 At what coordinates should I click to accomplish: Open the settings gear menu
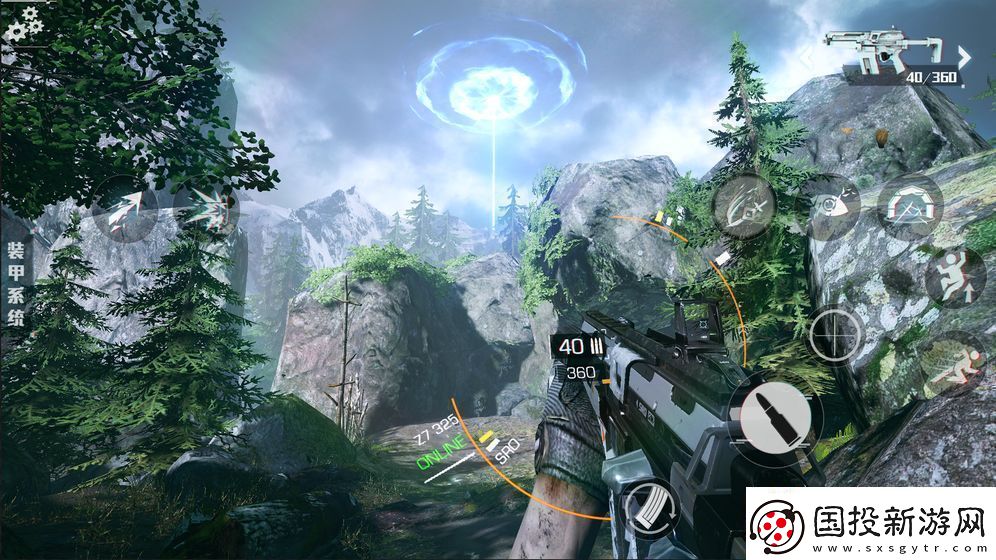point(22,22)
